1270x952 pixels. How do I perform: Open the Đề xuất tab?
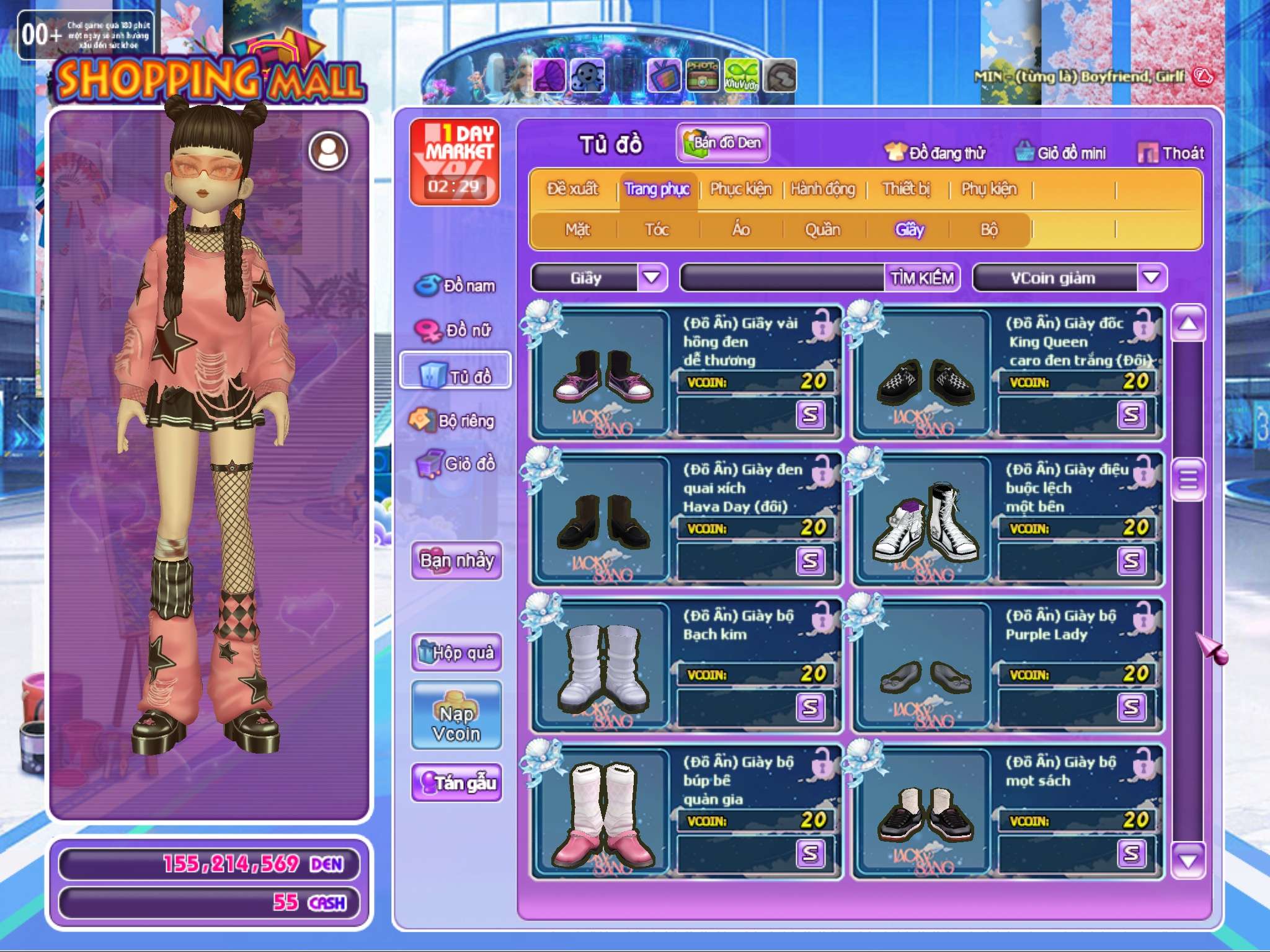(x=572, y=188)
